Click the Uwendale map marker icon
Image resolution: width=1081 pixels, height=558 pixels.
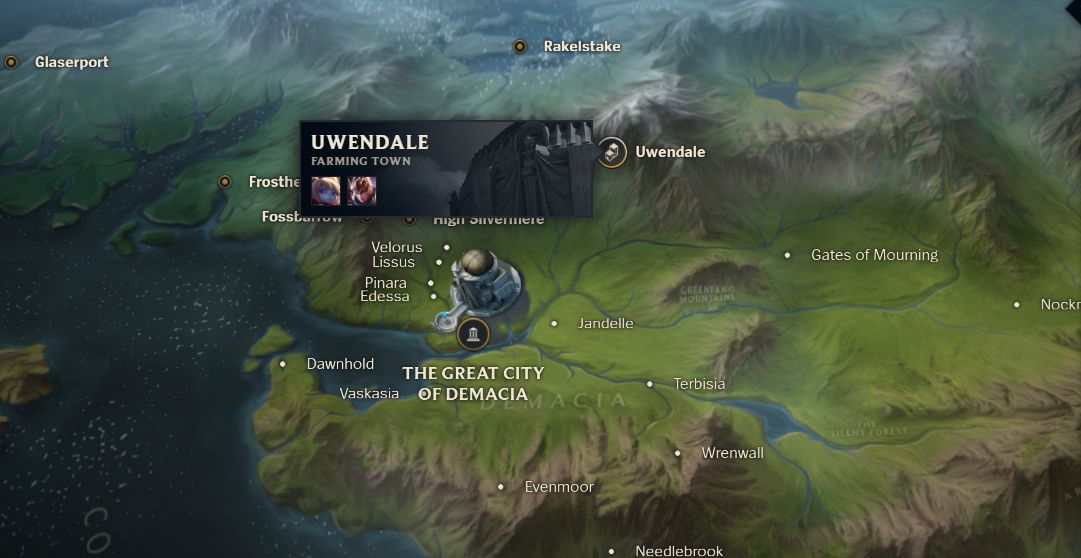point(612,152)
